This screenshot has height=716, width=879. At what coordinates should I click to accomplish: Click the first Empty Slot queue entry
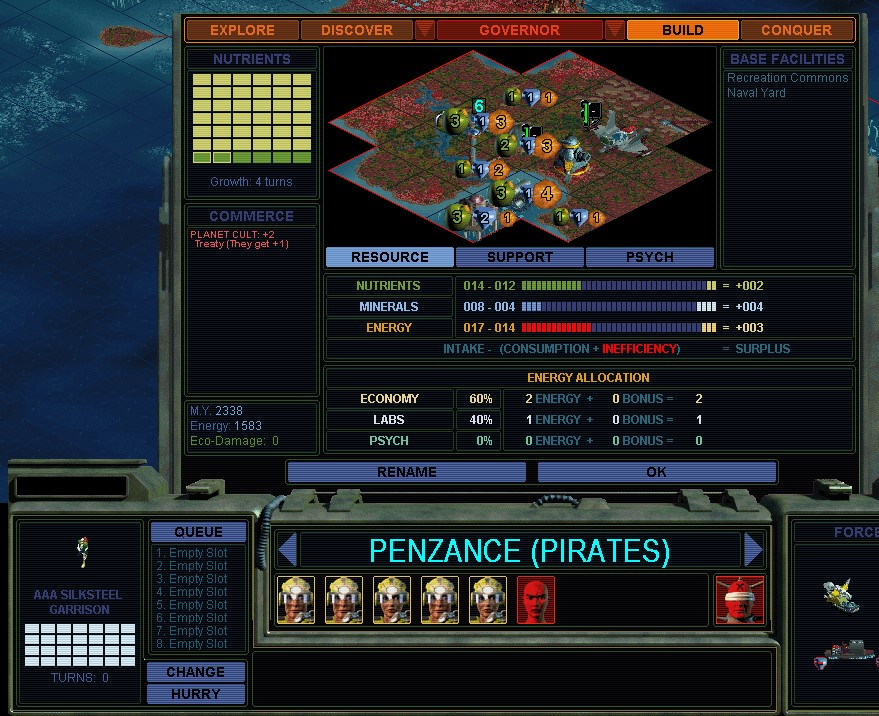[x=190, y=553]
